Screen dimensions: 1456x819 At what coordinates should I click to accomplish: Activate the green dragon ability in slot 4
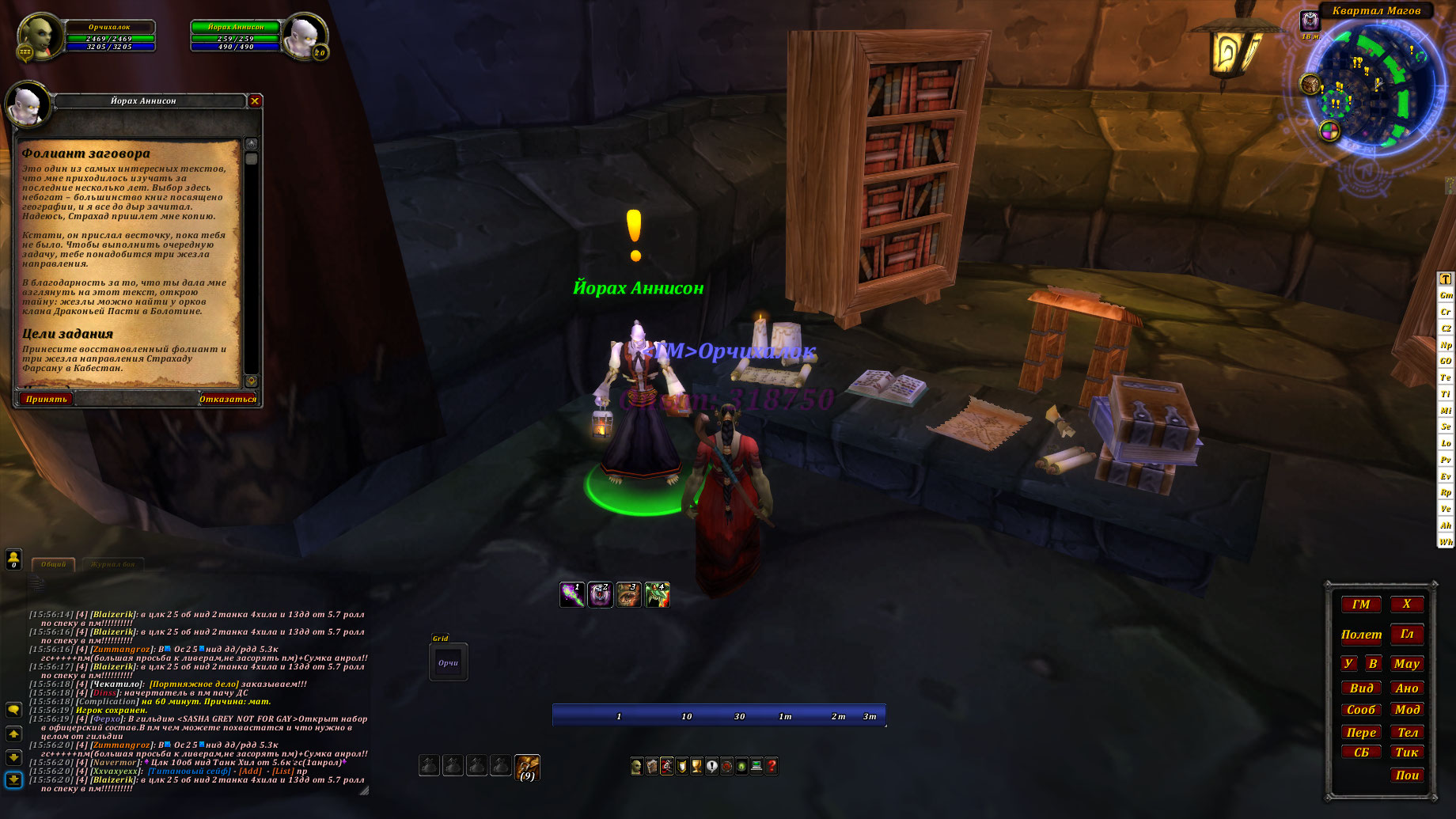[658, 594]
